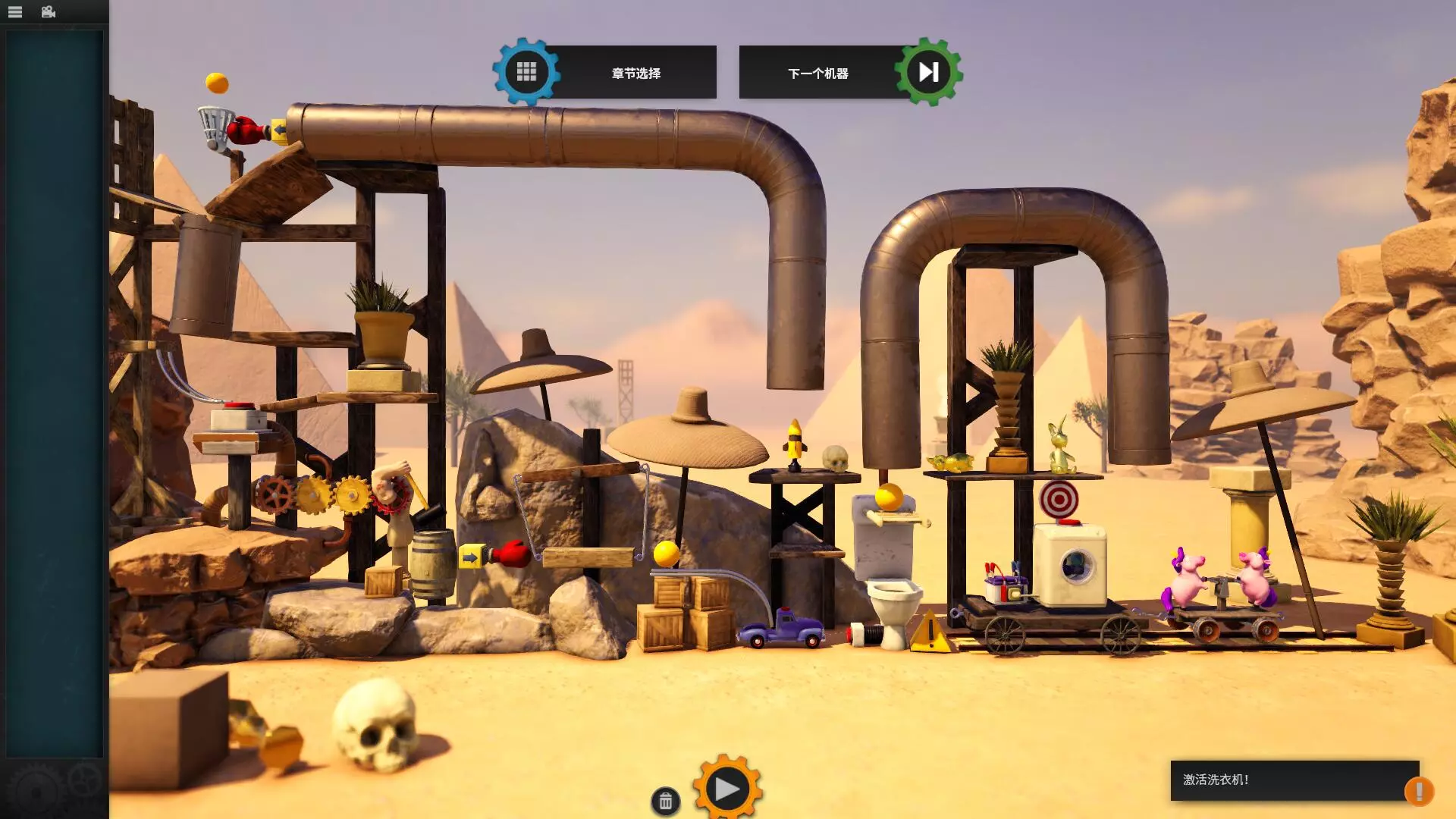Viewport: 1456px width, 819px height.
Task: Click the camera icon in top bar
Action: tap(49, 12)
